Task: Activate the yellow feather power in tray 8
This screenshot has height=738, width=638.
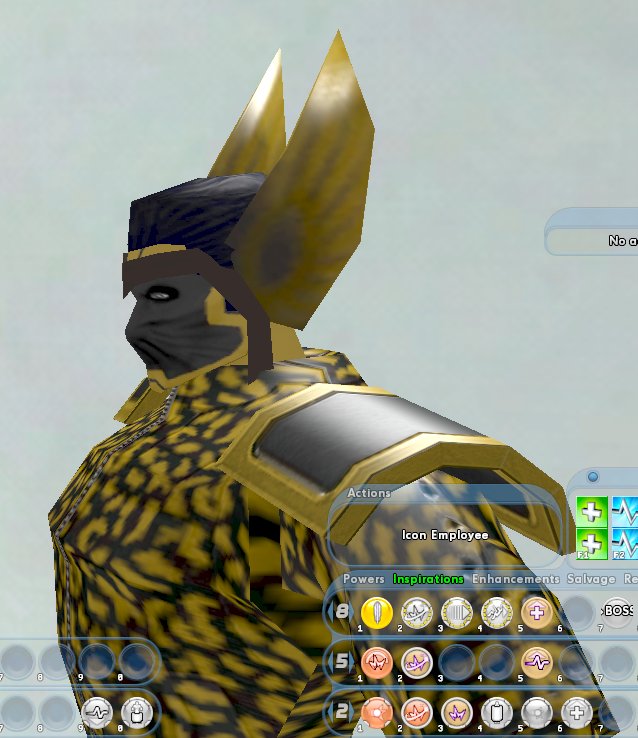Action: (x=375, y=611)
